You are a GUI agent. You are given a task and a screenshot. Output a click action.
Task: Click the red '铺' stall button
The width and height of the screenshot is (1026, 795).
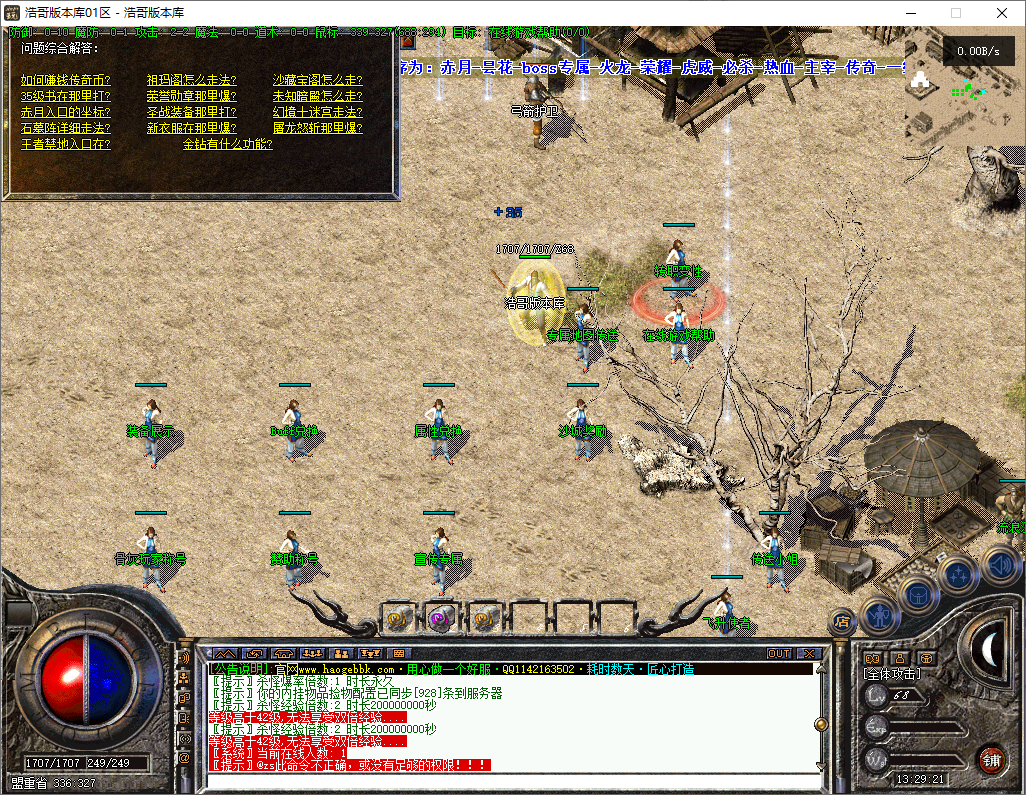(990, 758)
